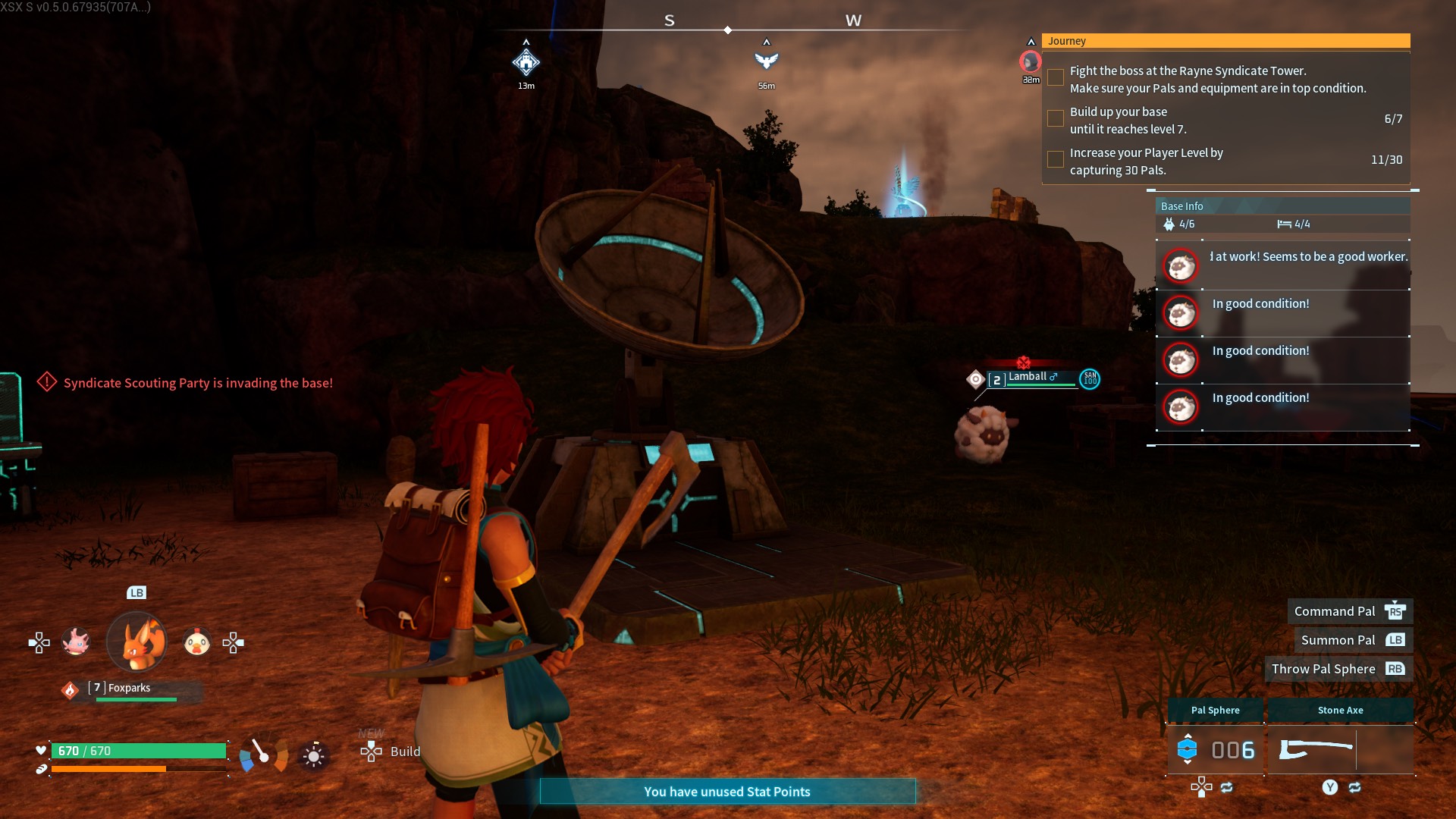Click the winged fast-travel marker on the compass
1456x819 pixels.
coord(767,61)
